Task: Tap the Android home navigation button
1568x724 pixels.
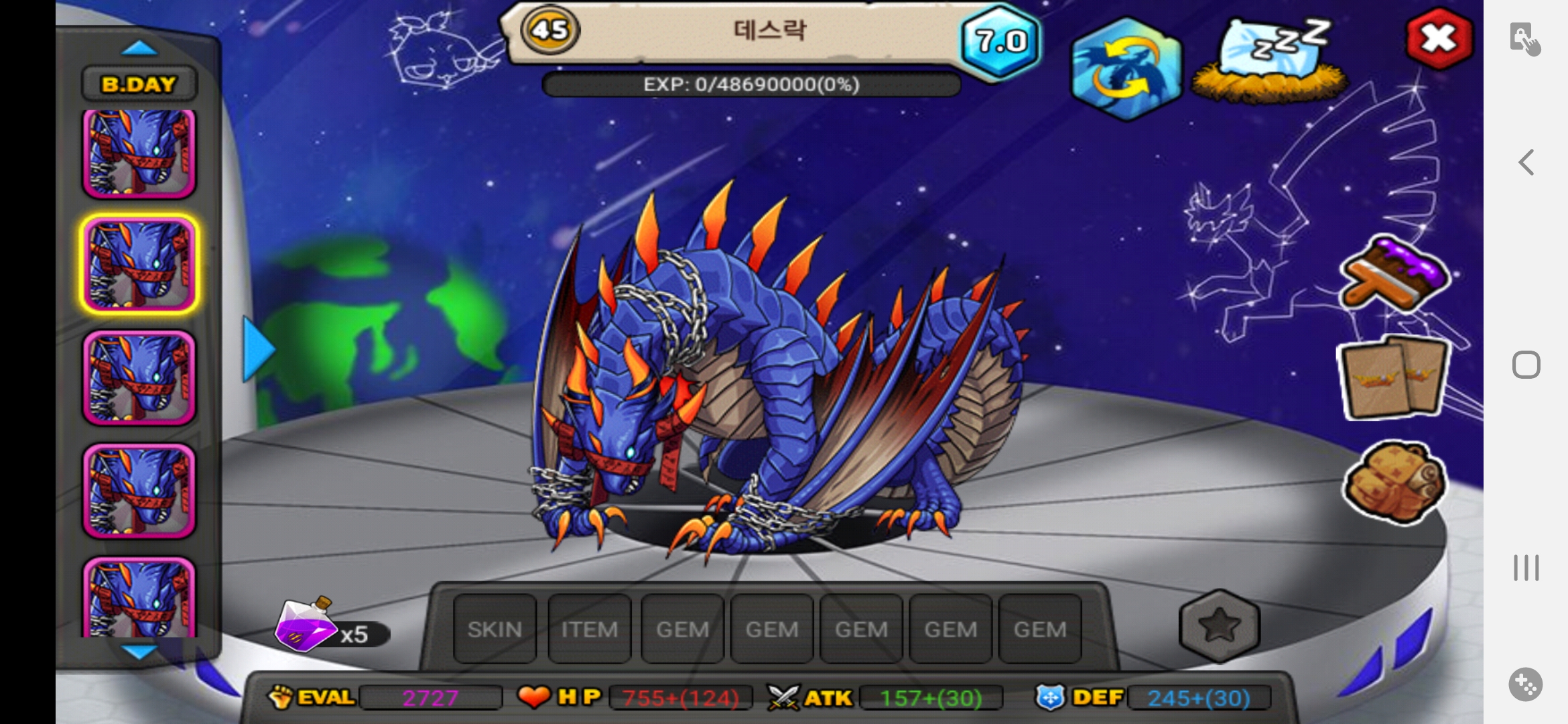Action: click(x=1526, y=365)
